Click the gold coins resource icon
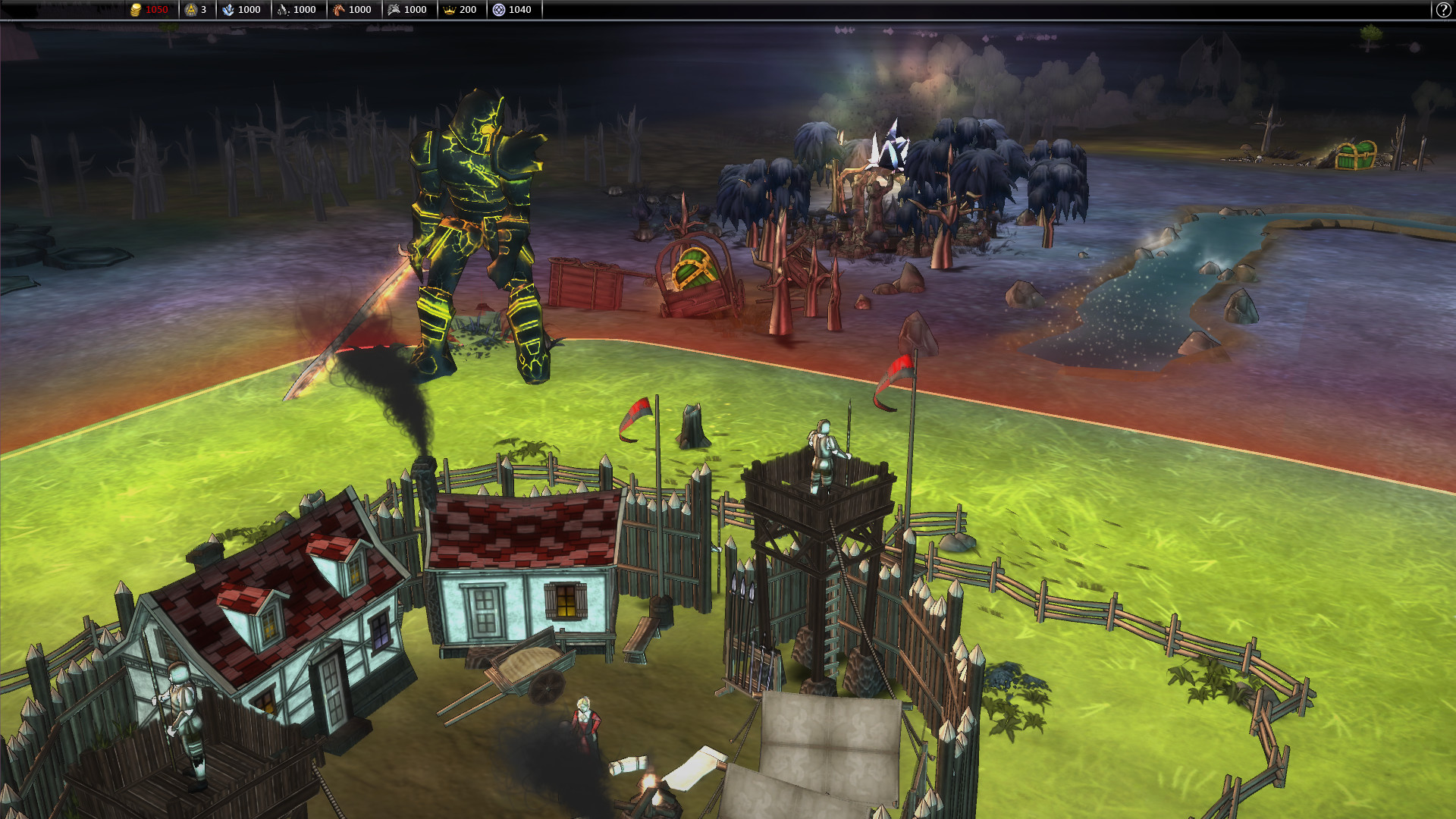The image size is (1456, 819). click(136, 9)
